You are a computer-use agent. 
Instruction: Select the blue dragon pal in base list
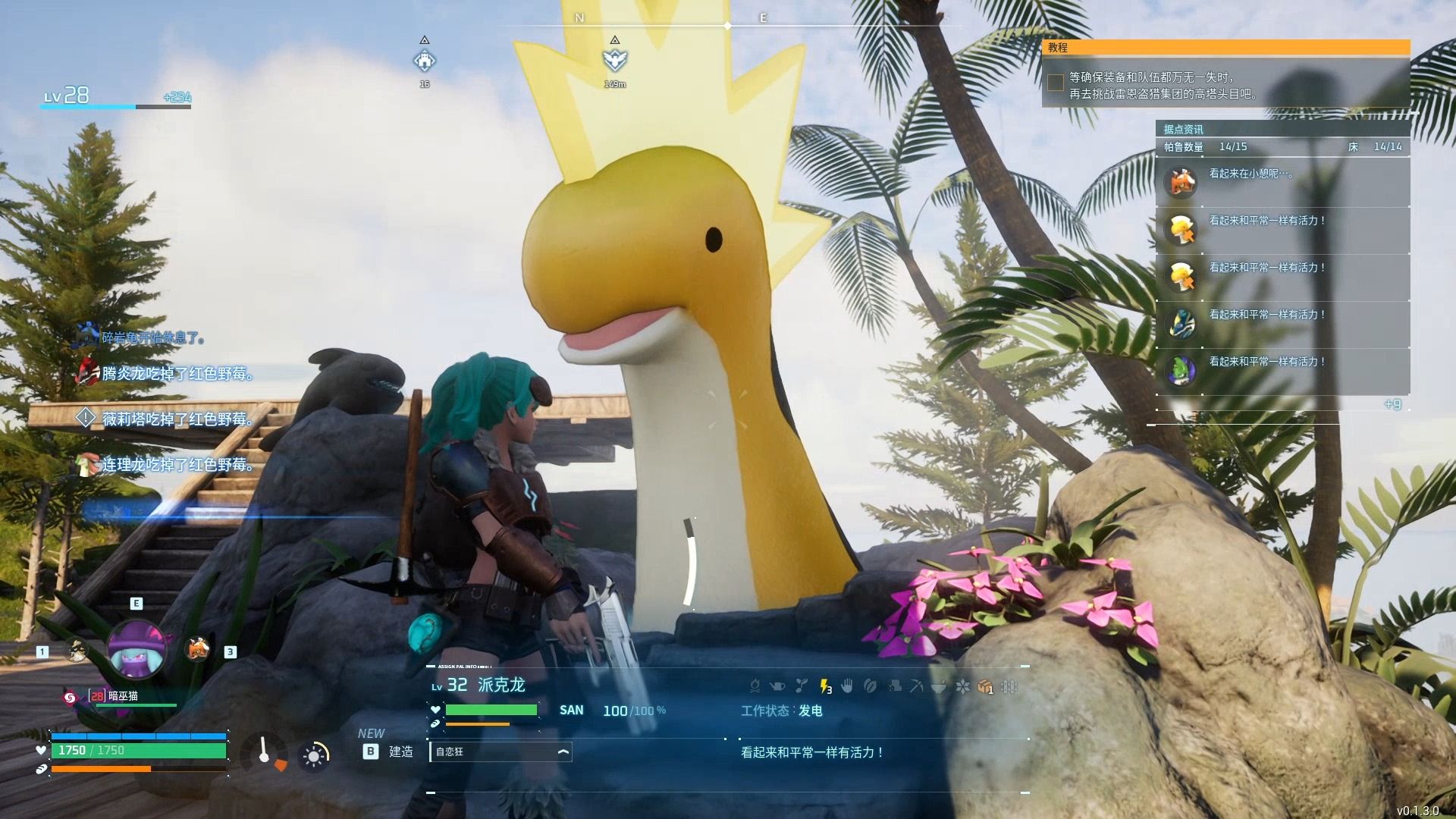tap(1181, 324)
